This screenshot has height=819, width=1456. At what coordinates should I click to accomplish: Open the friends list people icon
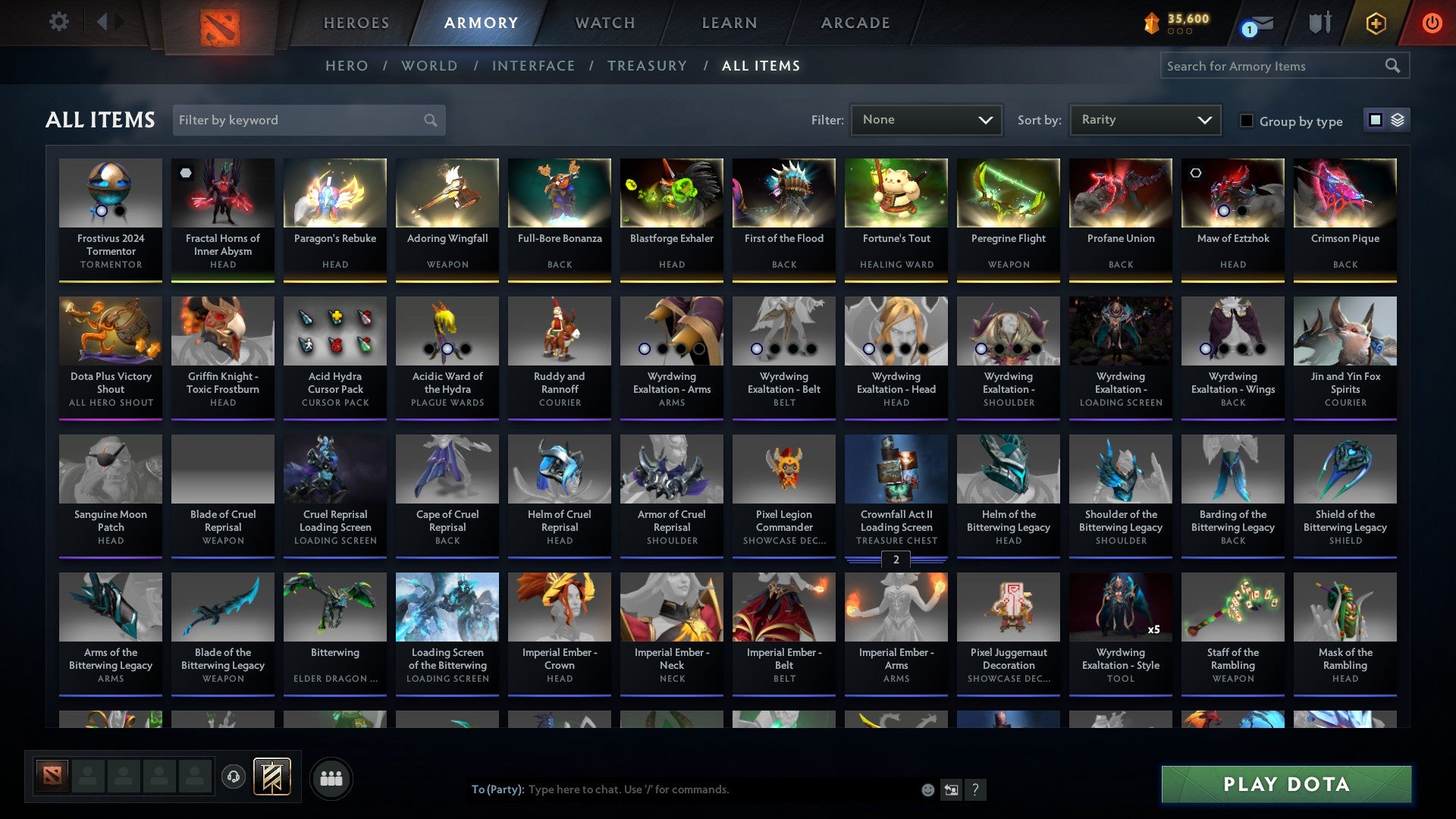tap(331, 777)
